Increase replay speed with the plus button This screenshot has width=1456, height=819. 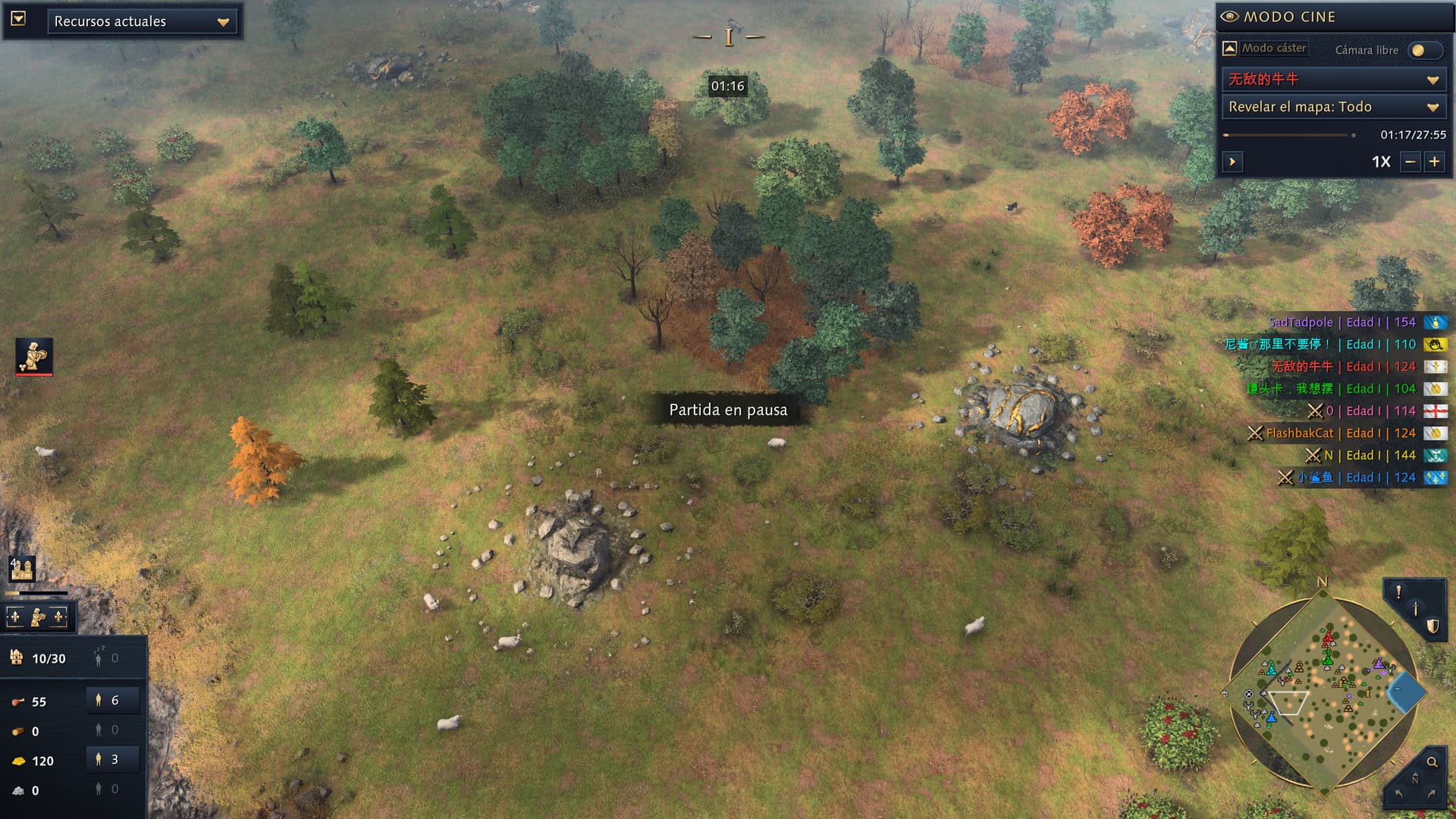tap(1434, 162)
